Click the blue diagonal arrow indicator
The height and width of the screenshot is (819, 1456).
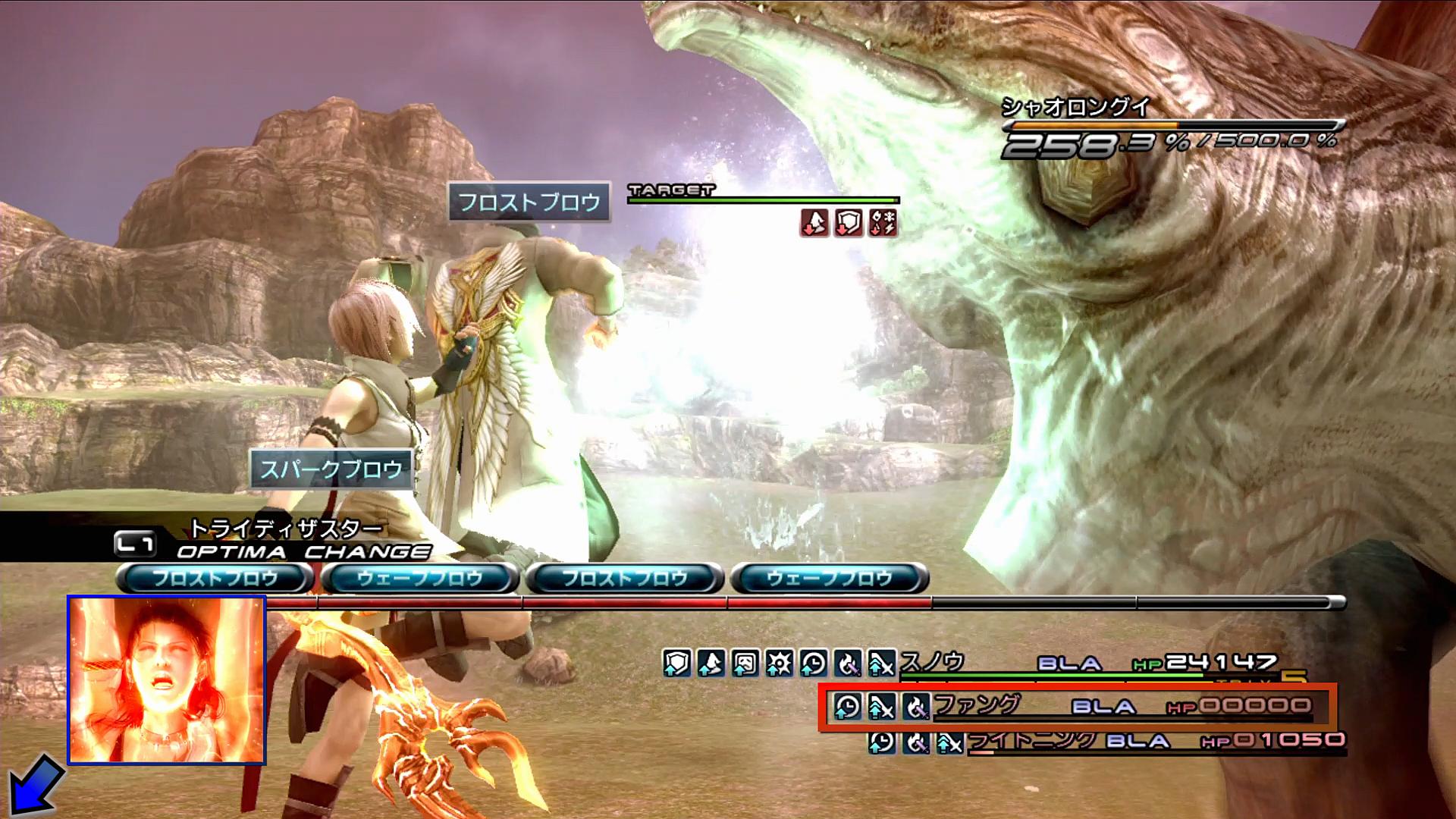33,784
